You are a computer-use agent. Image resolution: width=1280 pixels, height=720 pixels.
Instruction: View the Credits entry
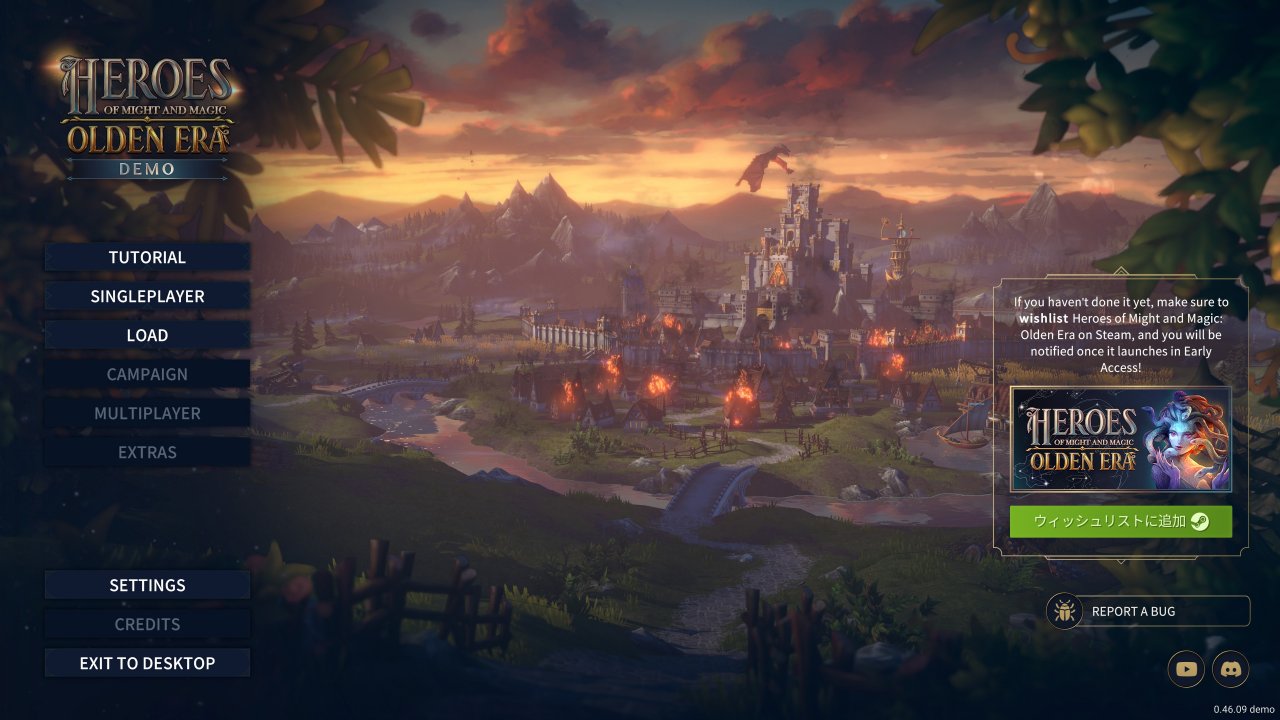tap(147, 624)
